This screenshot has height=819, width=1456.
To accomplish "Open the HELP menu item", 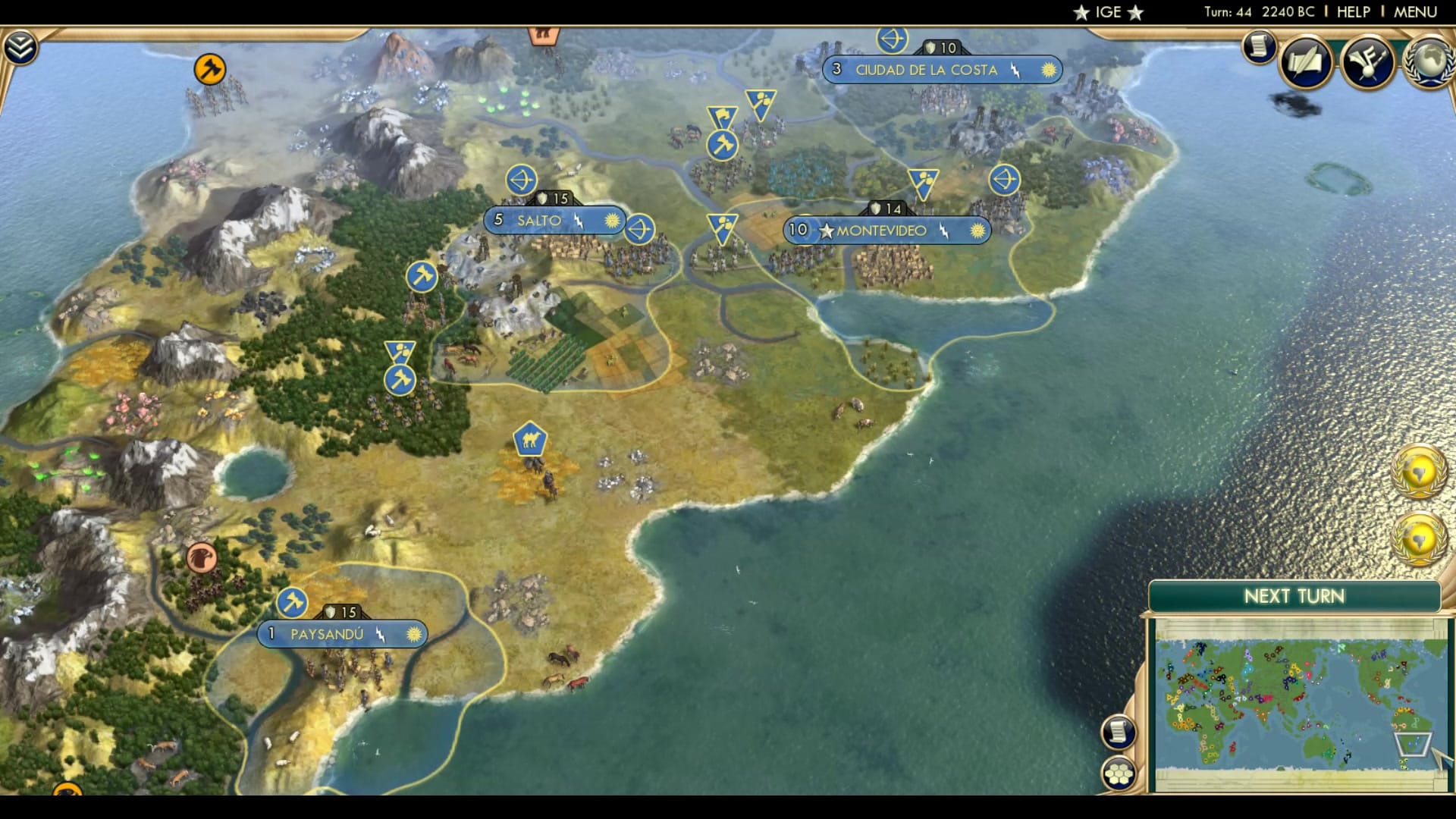I will (x=1354, y=11).
